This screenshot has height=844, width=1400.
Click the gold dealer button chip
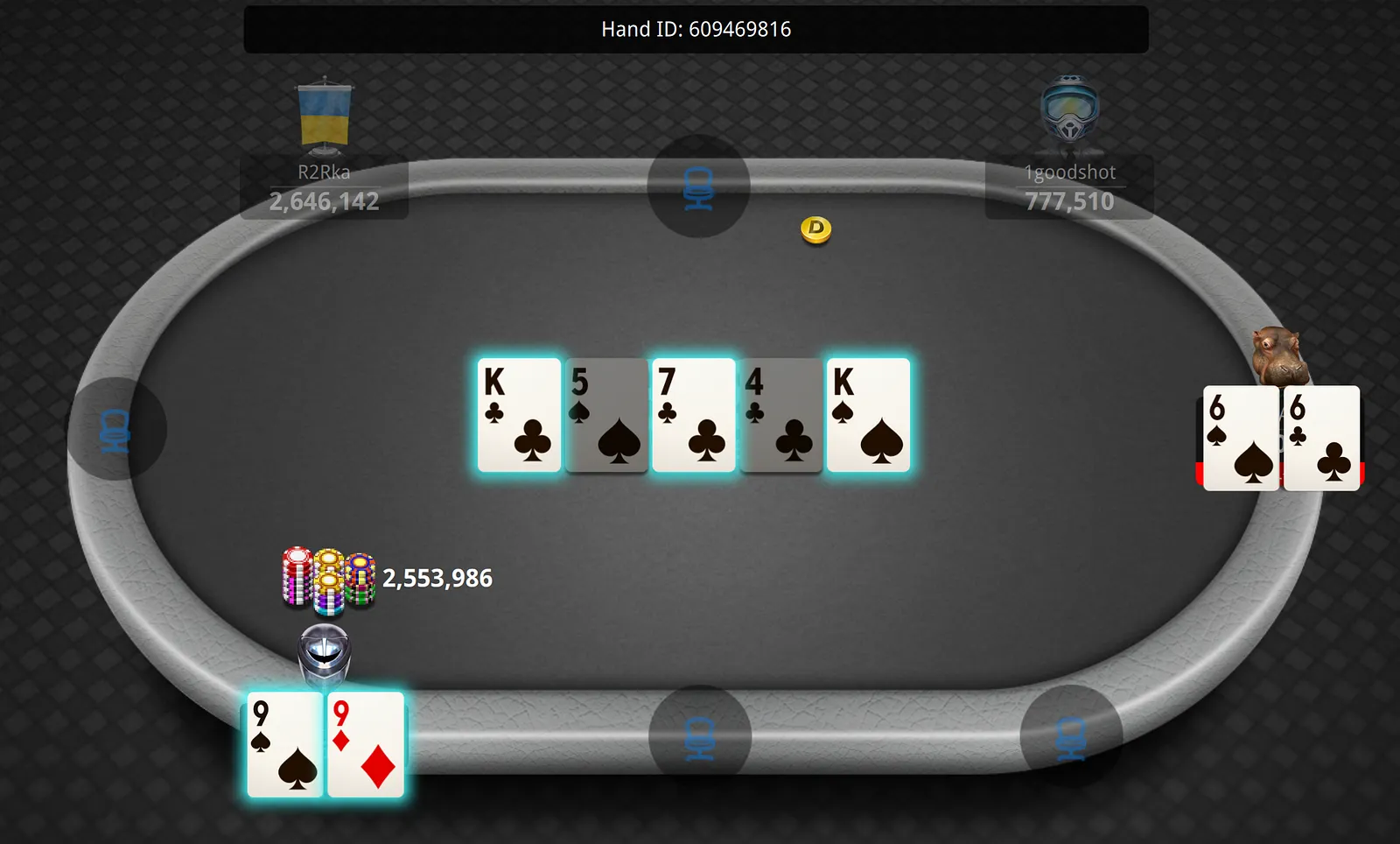[815, 229]
